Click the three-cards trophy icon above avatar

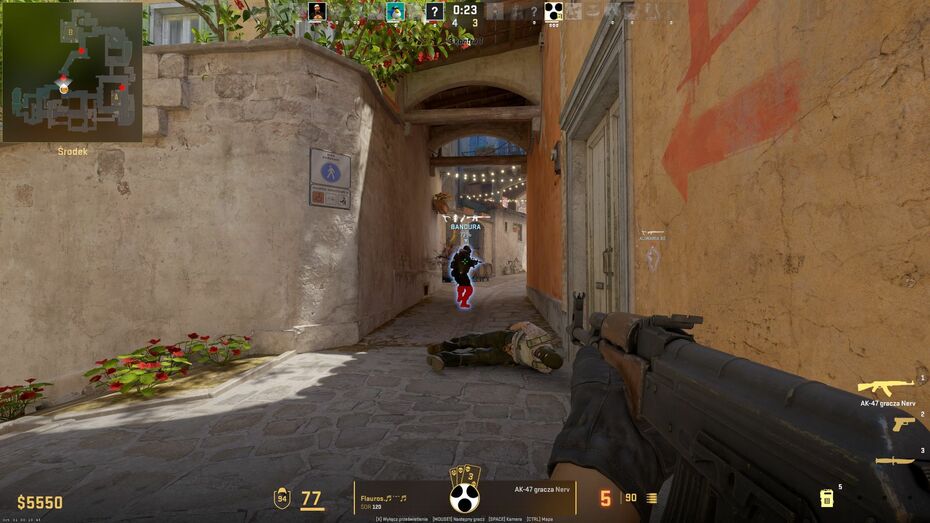(x=464, y=475)
